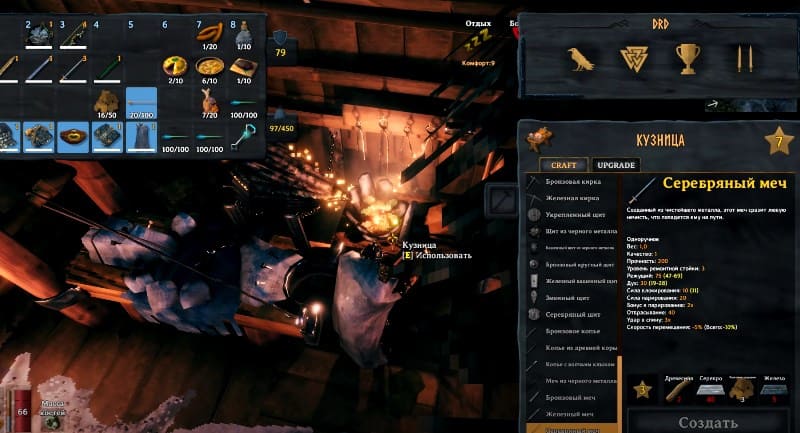Select the highlighted arrow stack slot
800x433 pixels.
pos(141,102)
